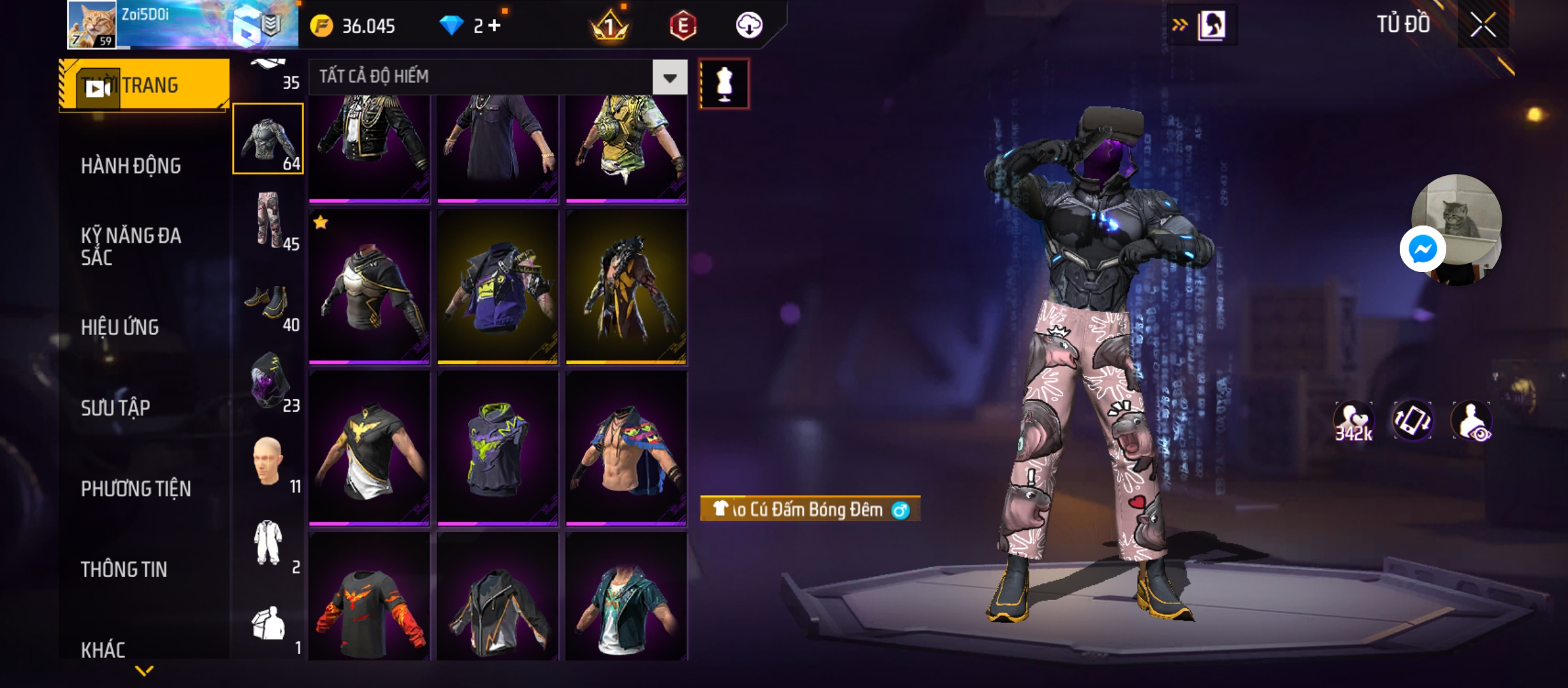
Task: Select the mask category with 23 items
Action: 268,382
